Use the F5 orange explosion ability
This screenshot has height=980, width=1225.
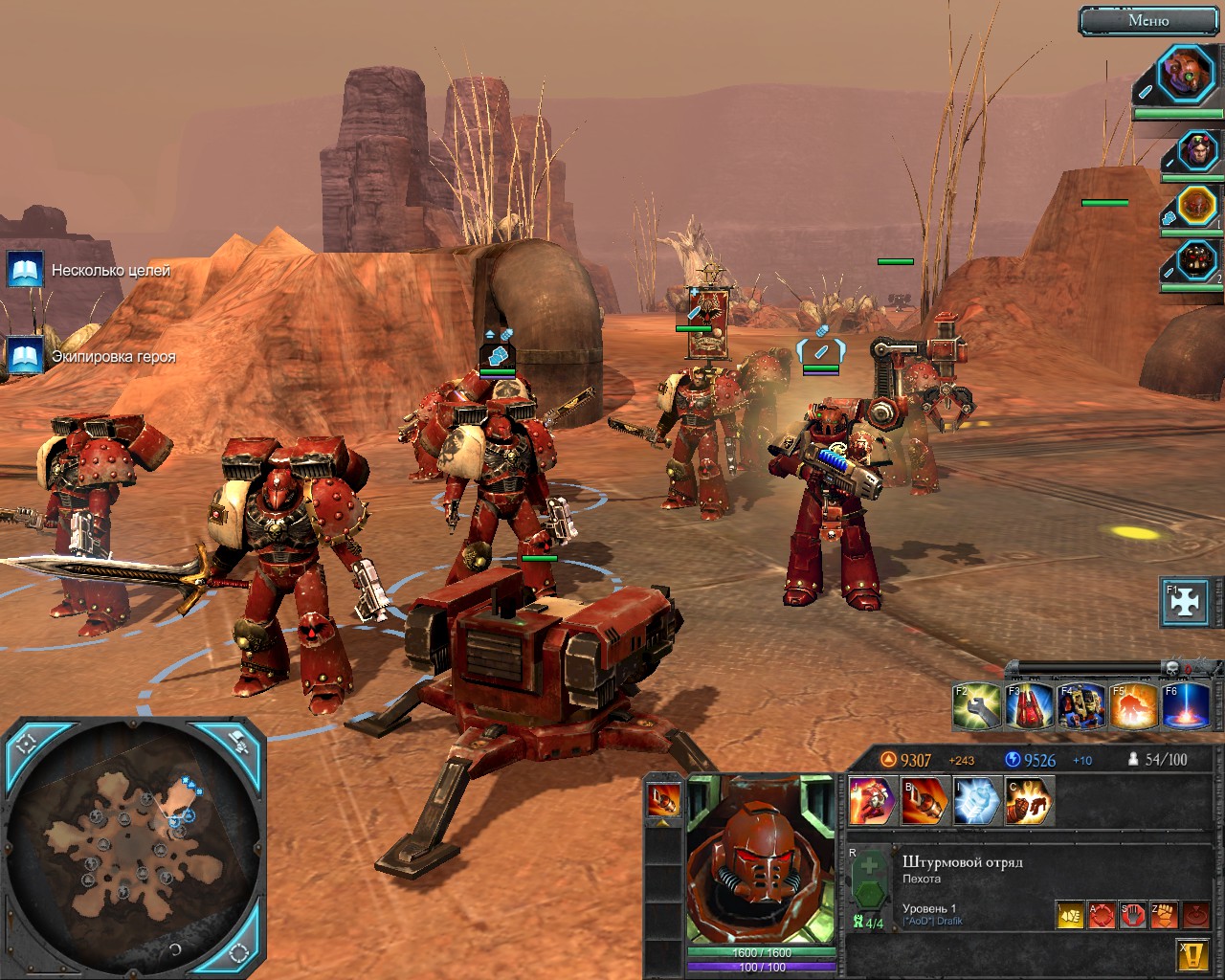click(1133, 706)
